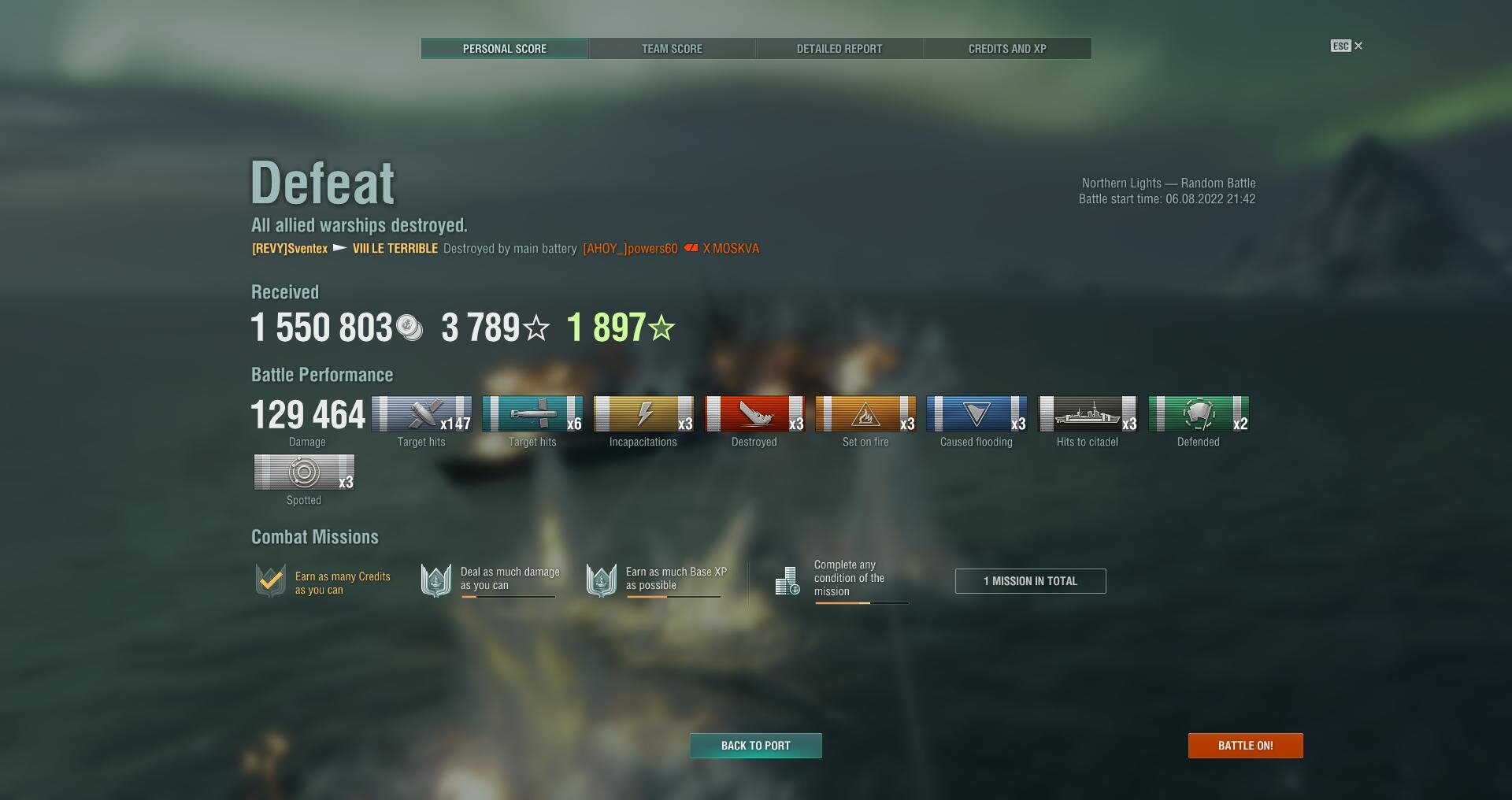Select the Defended ribbon
1512x800 pixels.
coord(1199,414)
